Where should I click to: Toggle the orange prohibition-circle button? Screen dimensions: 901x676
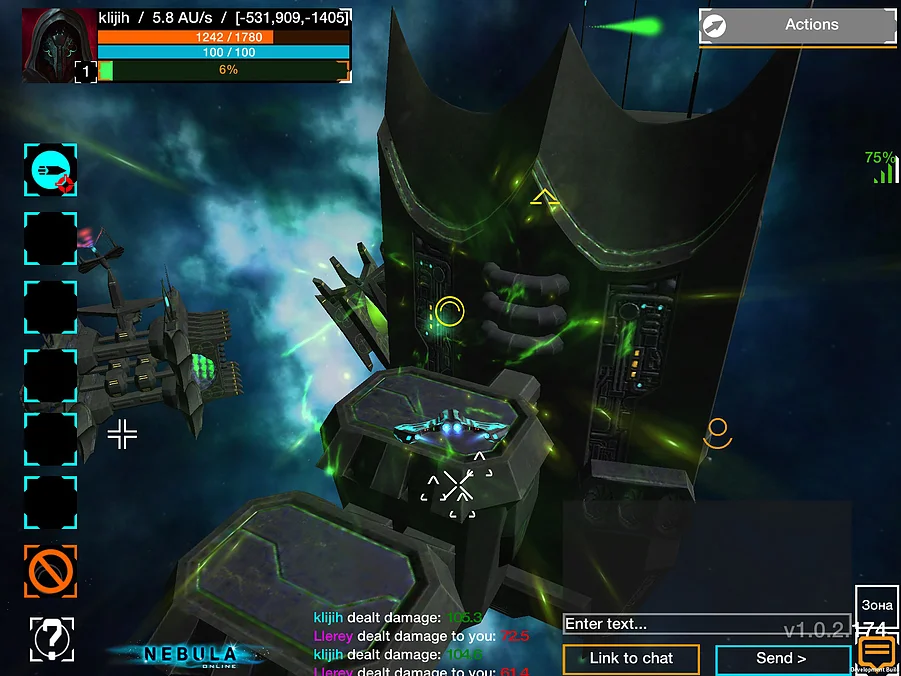[50, 571]
